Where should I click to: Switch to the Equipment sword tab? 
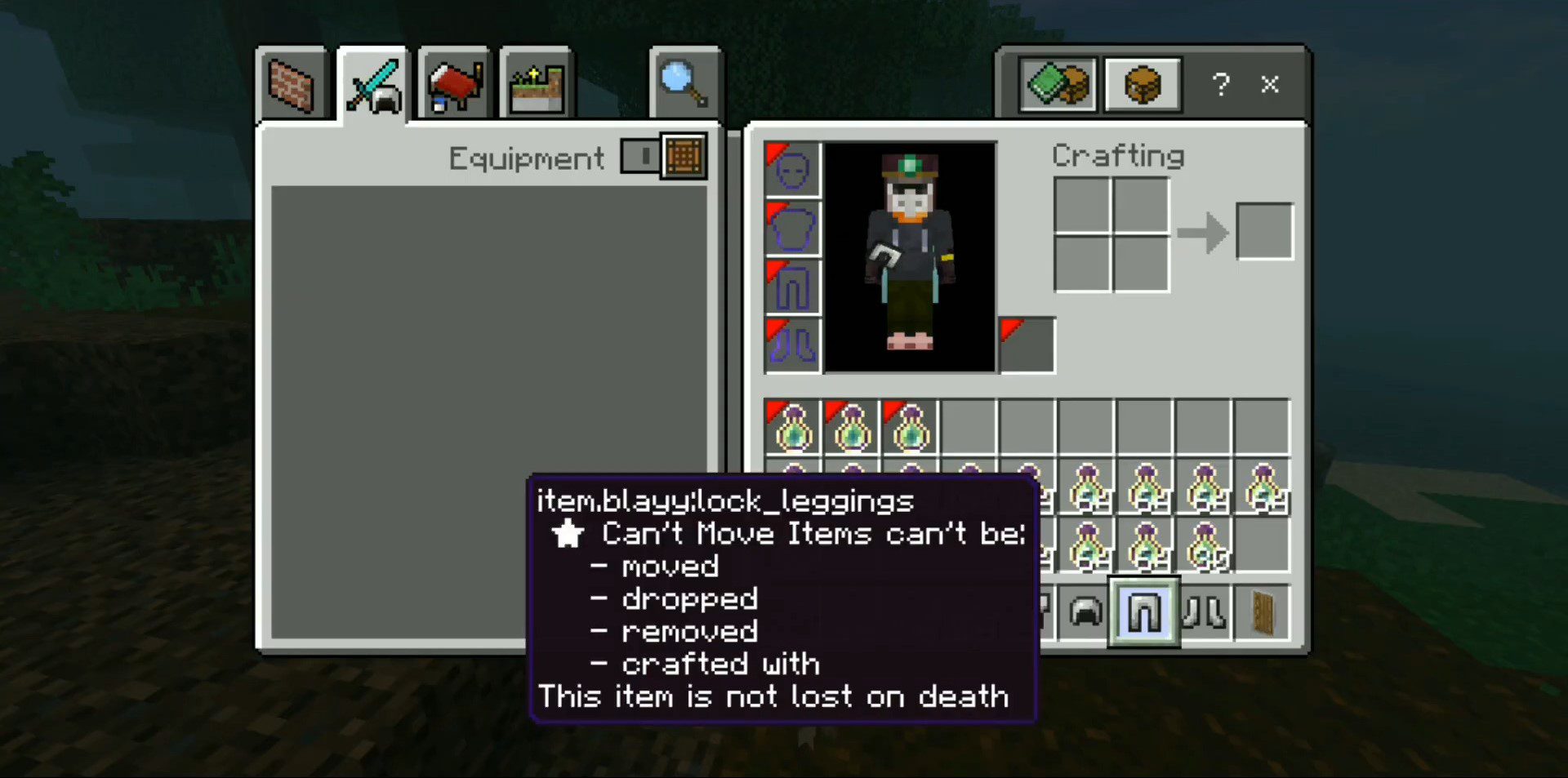pos(372,83)
